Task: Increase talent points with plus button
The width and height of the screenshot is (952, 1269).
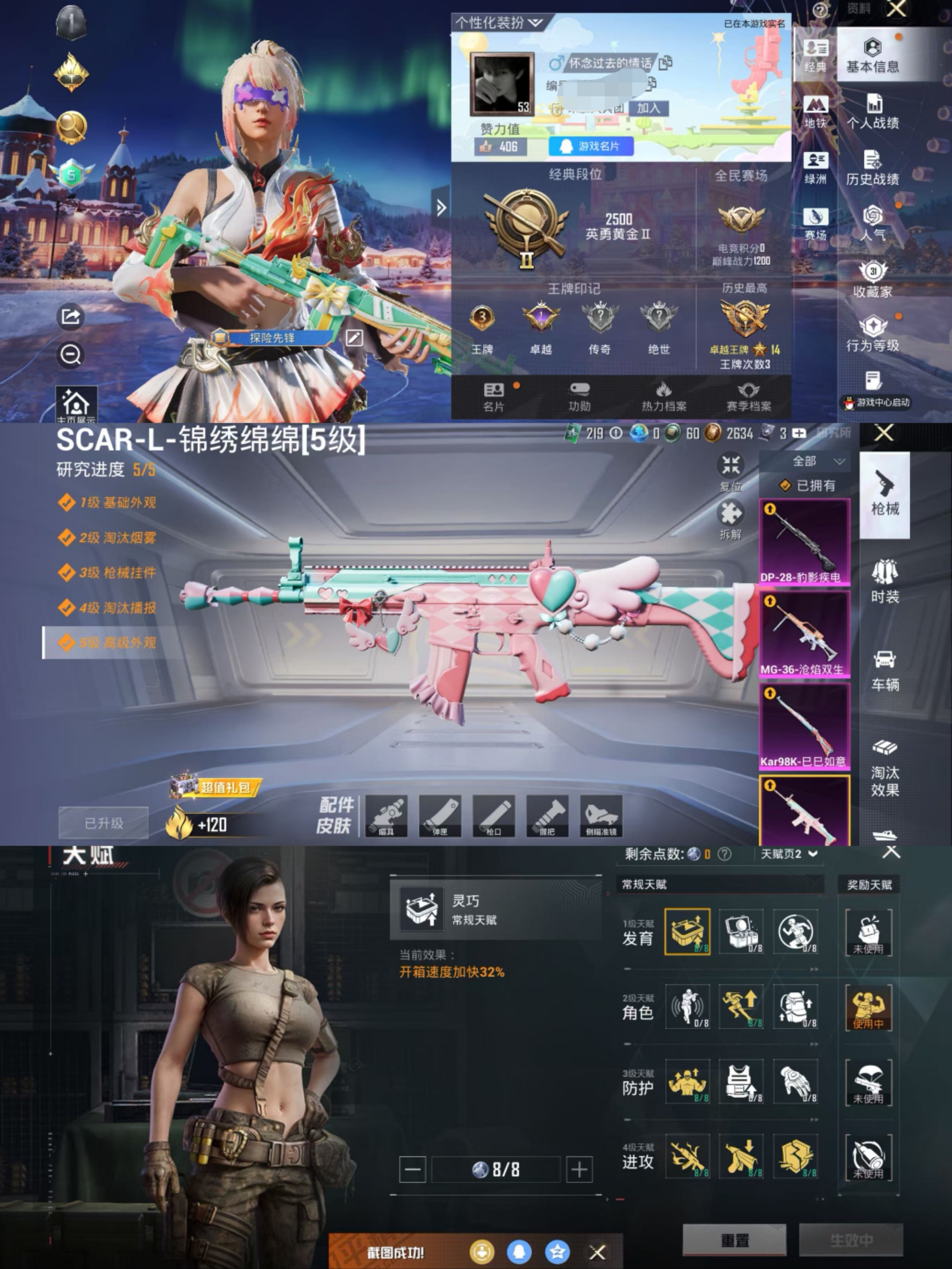Action: 579,1169
